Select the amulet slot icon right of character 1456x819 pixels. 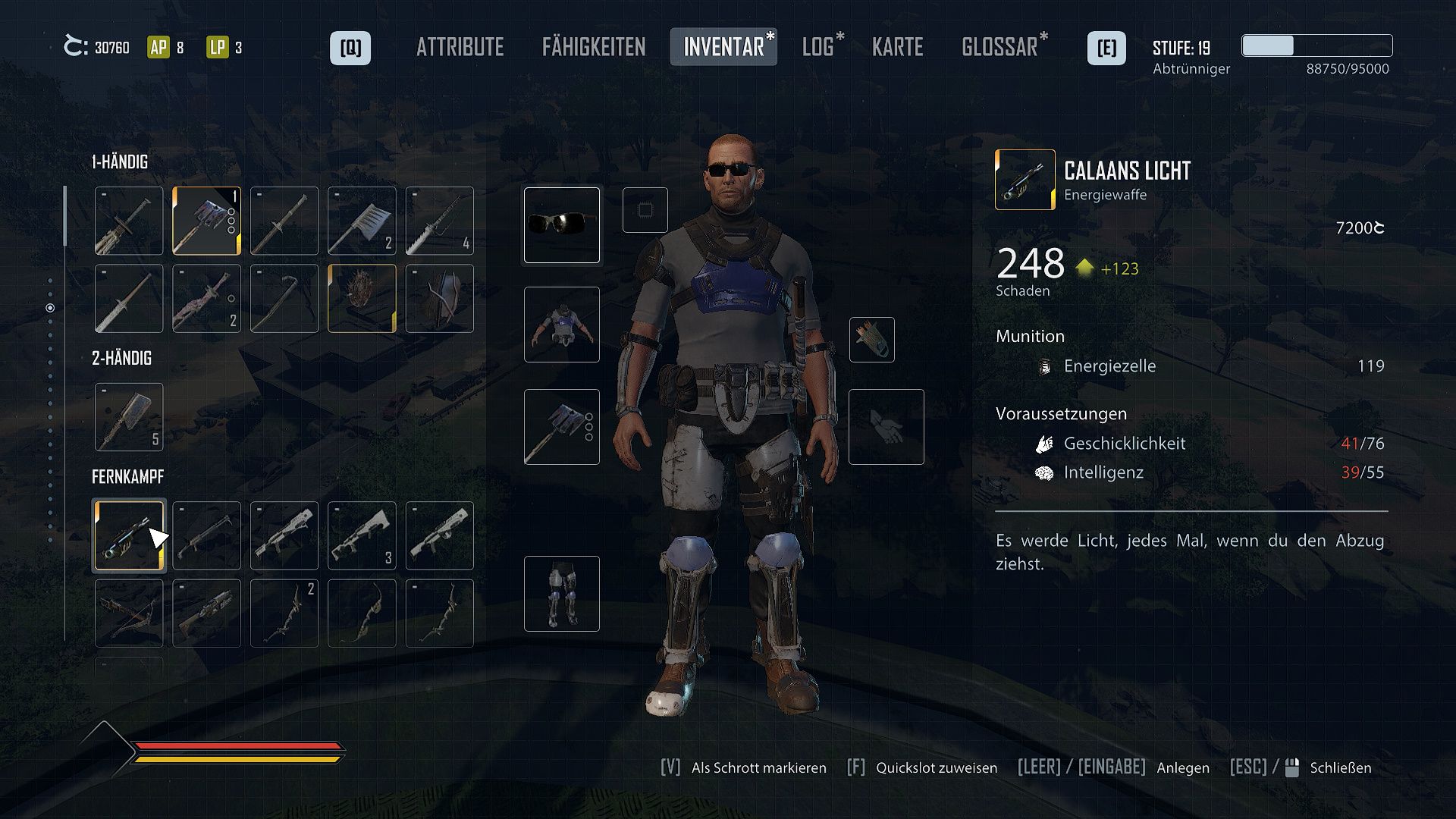[x=874, y=340]
